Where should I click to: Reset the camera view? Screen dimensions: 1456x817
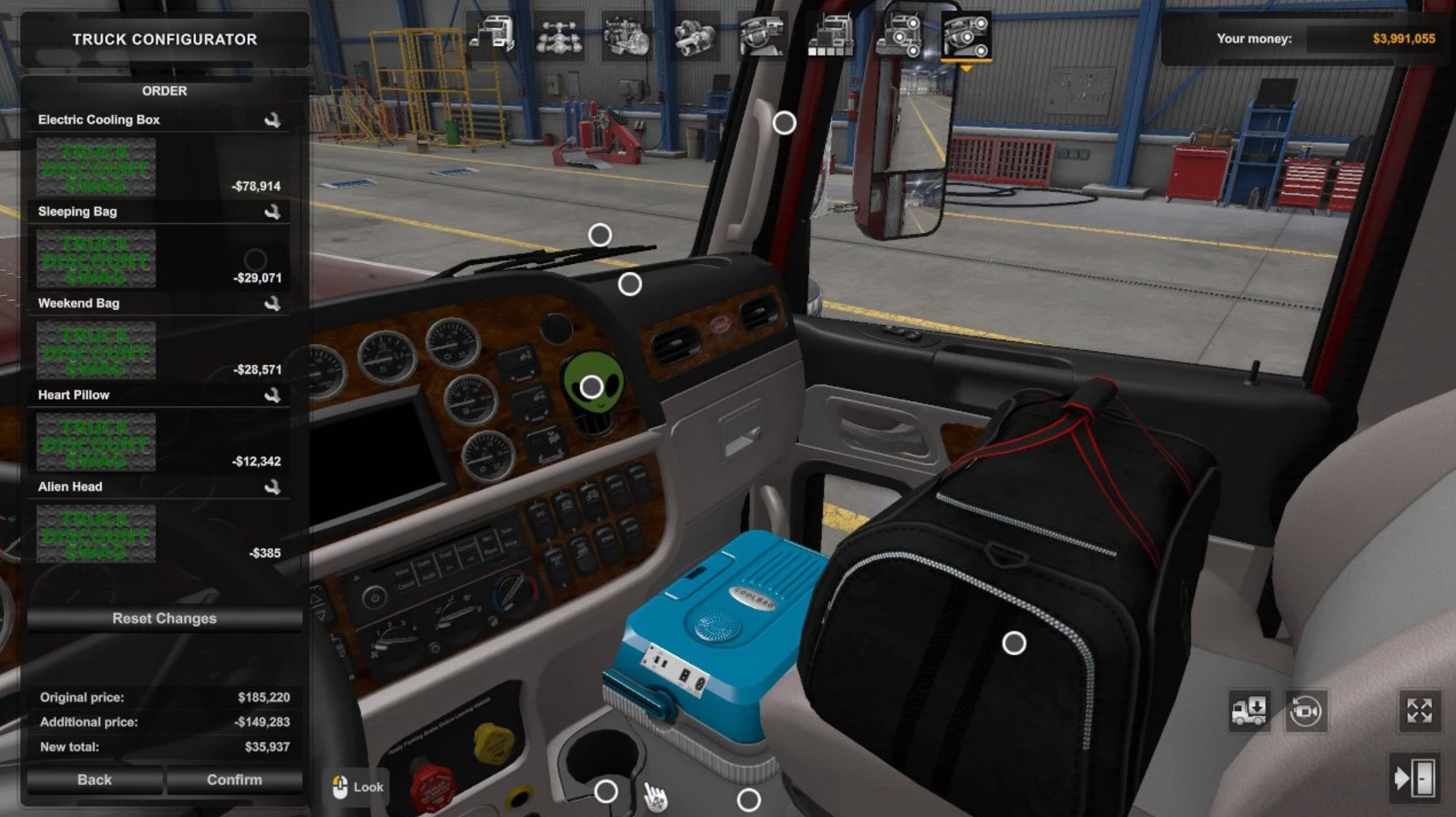(1306, 711)
